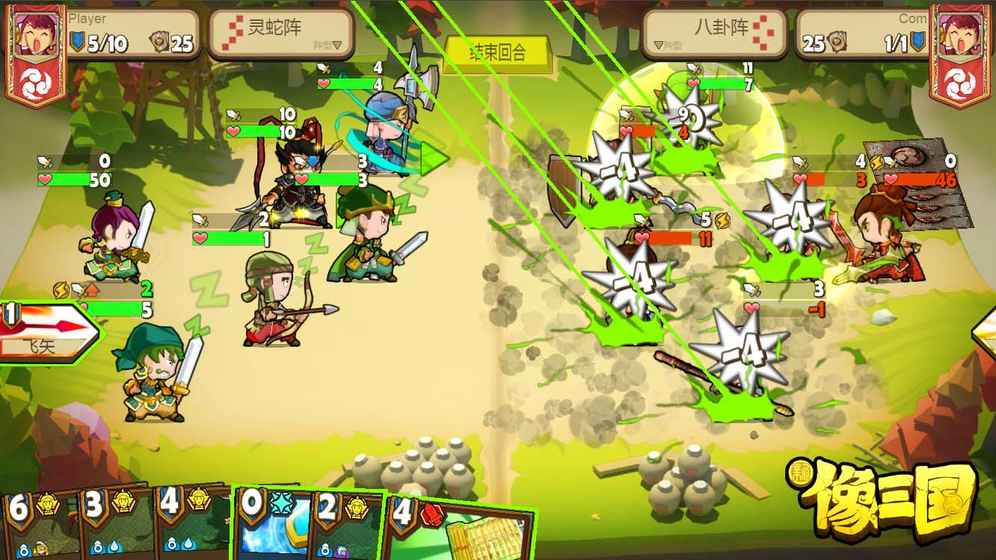Open the 灵蛇阵 formation dropdown

281,33
